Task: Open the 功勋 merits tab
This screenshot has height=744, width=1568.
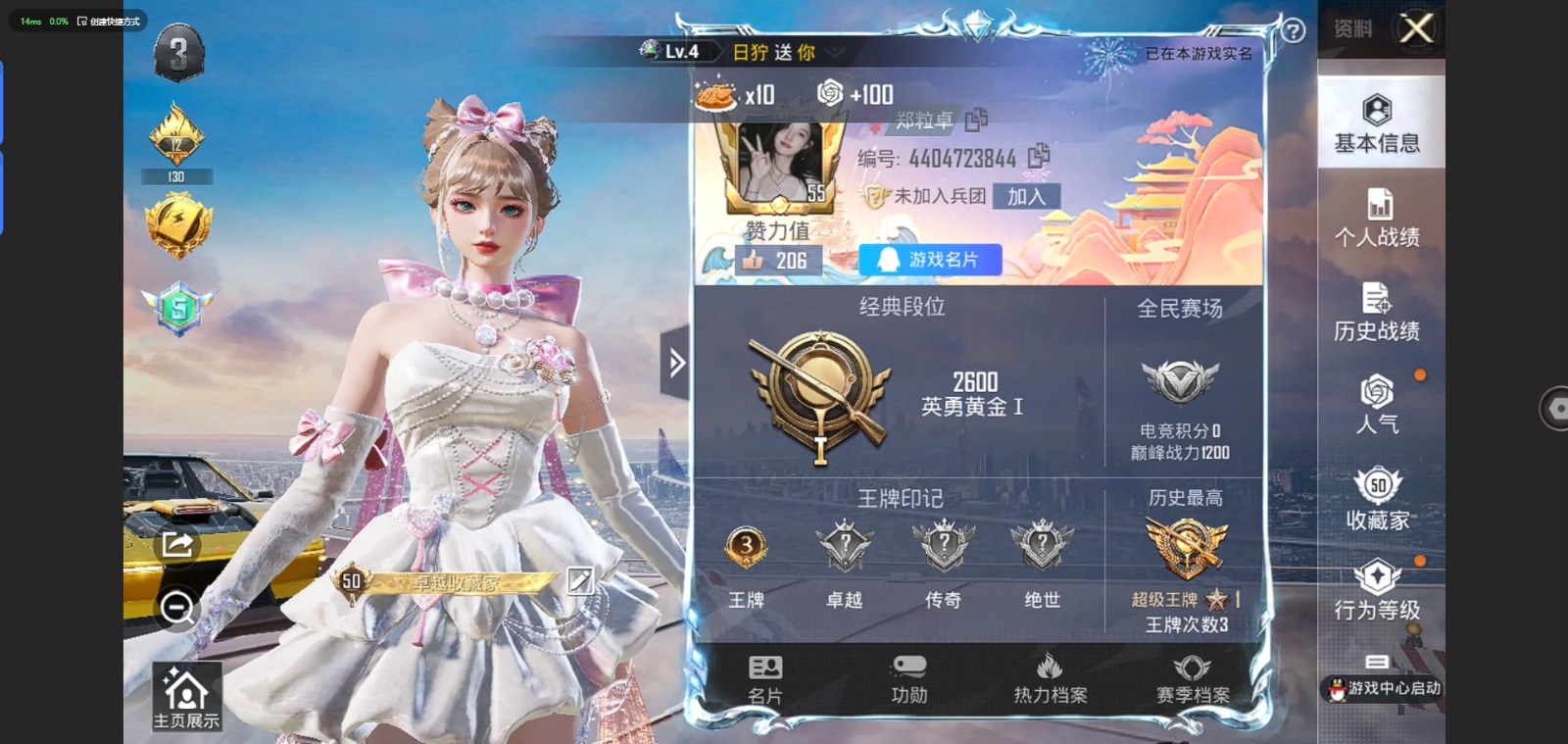Action: 908,679
